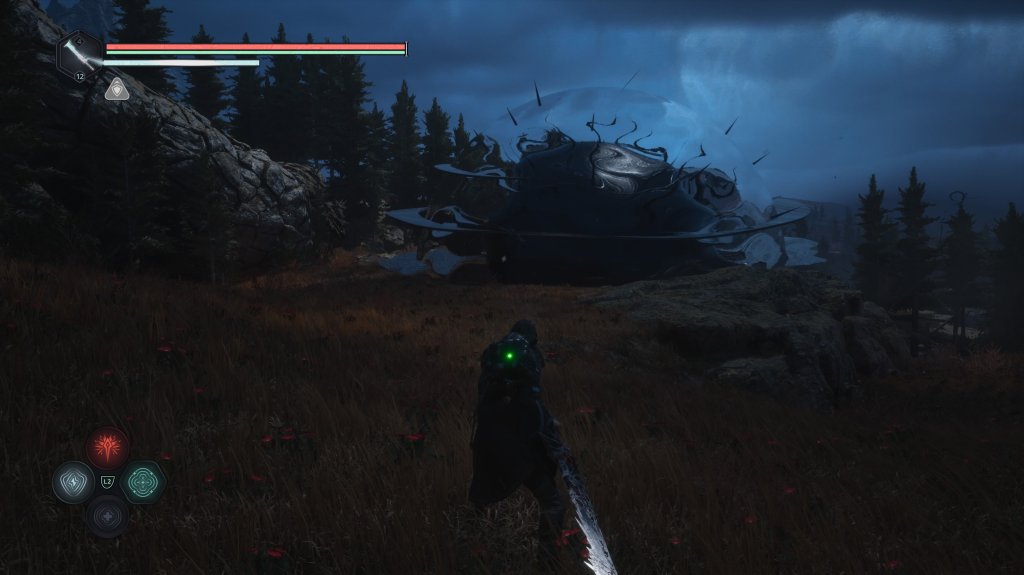1024x575 pixels.
Task: Use the lightning shield ability
Action: coord(73,482)
